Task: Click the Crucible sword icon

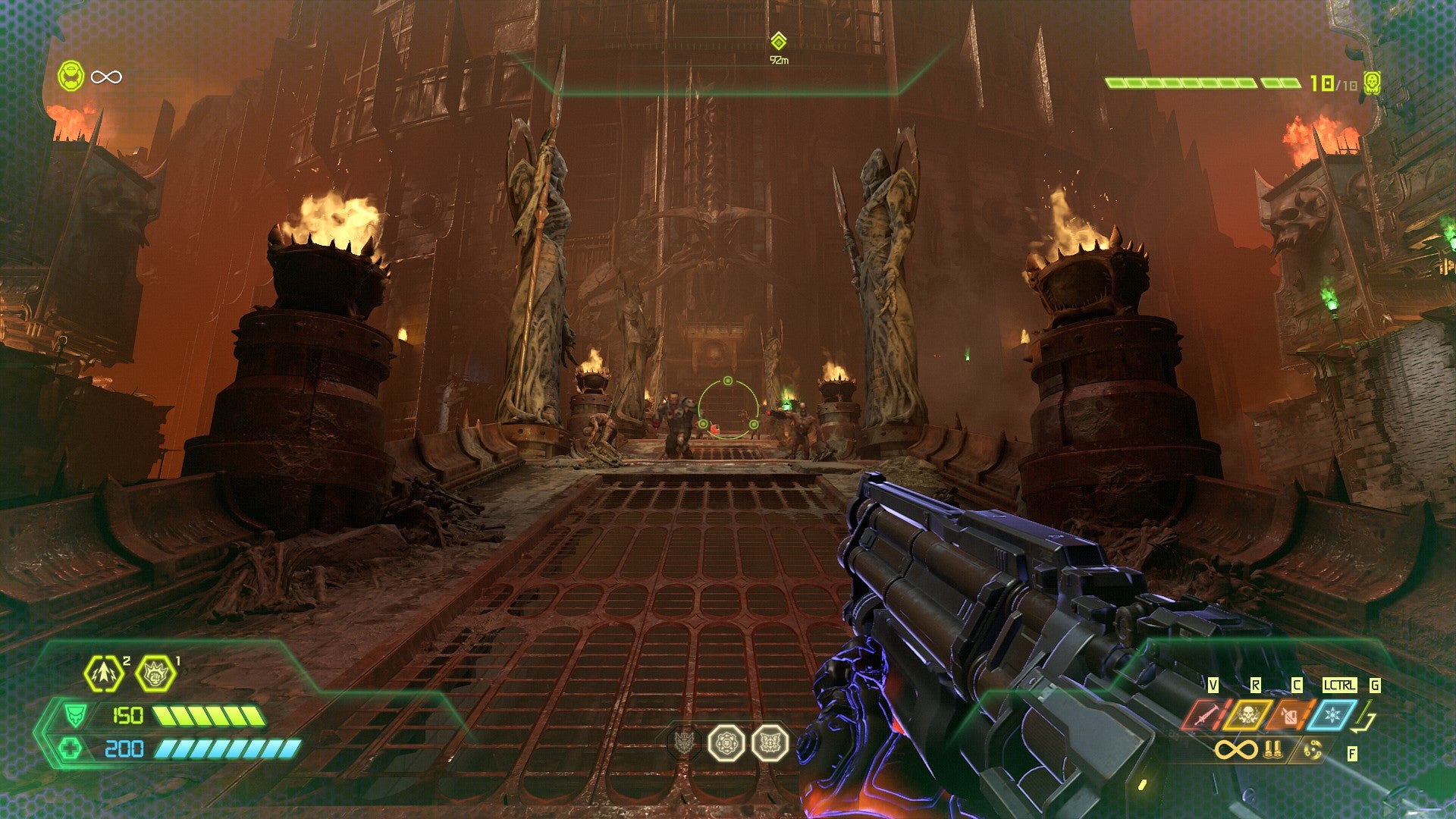Action: pos(1204,714)
